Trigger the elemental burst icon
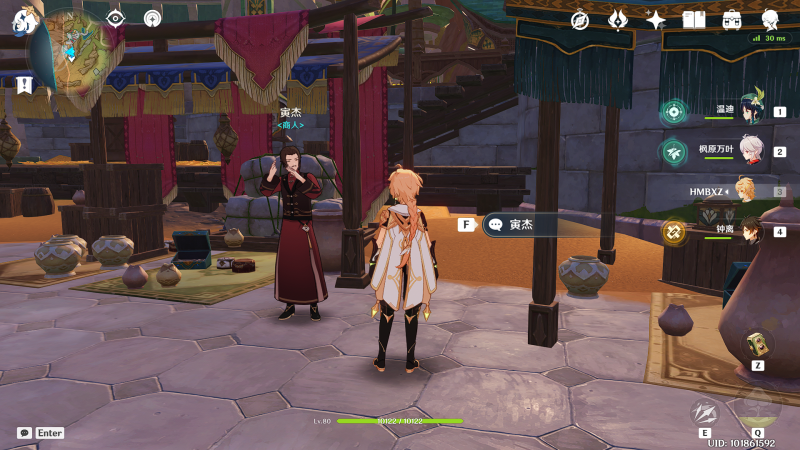 click(x=757, y=410)
